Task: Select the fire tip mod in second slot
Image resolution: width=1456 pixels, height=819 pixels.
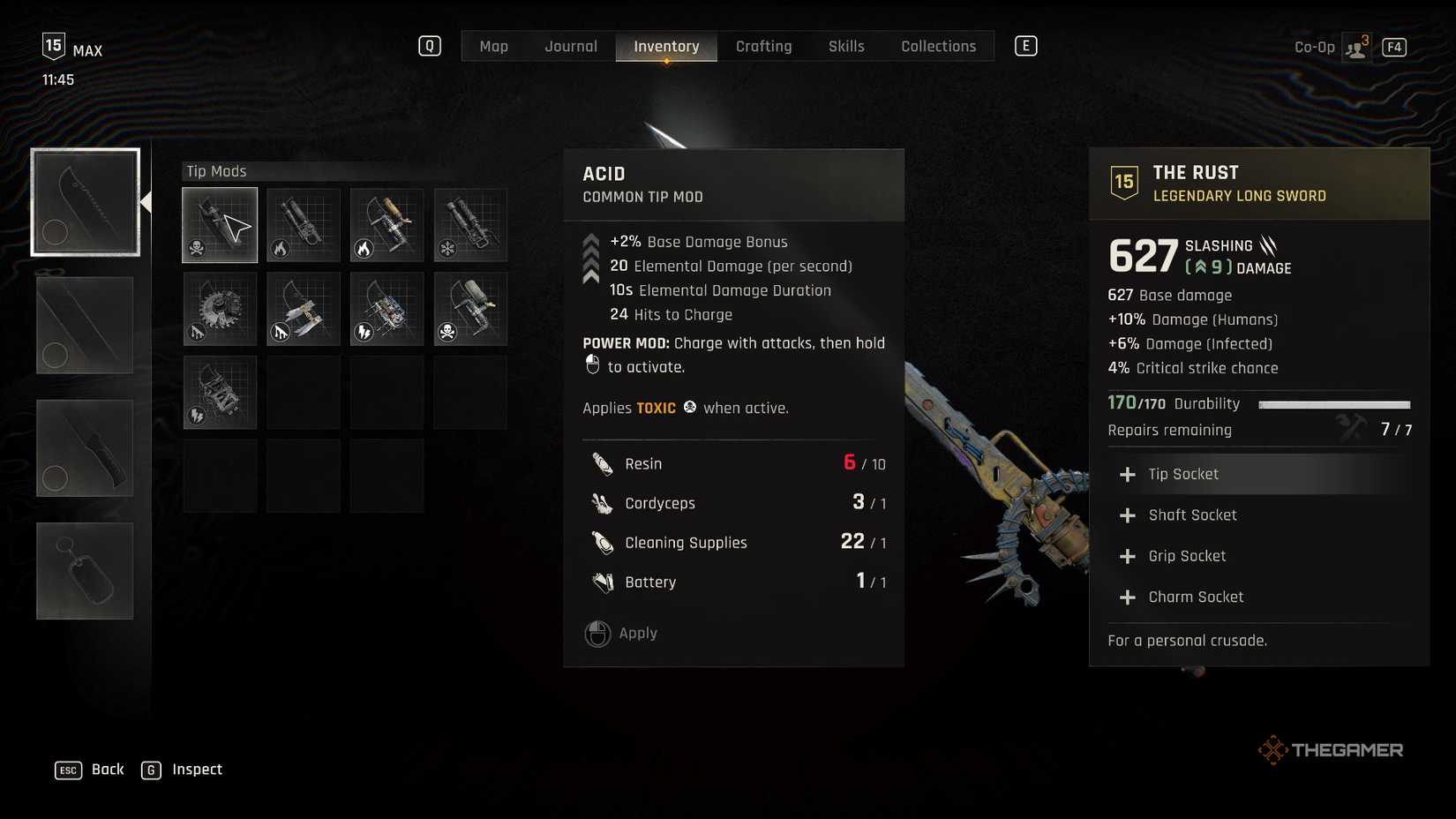Action: [303, 225]
